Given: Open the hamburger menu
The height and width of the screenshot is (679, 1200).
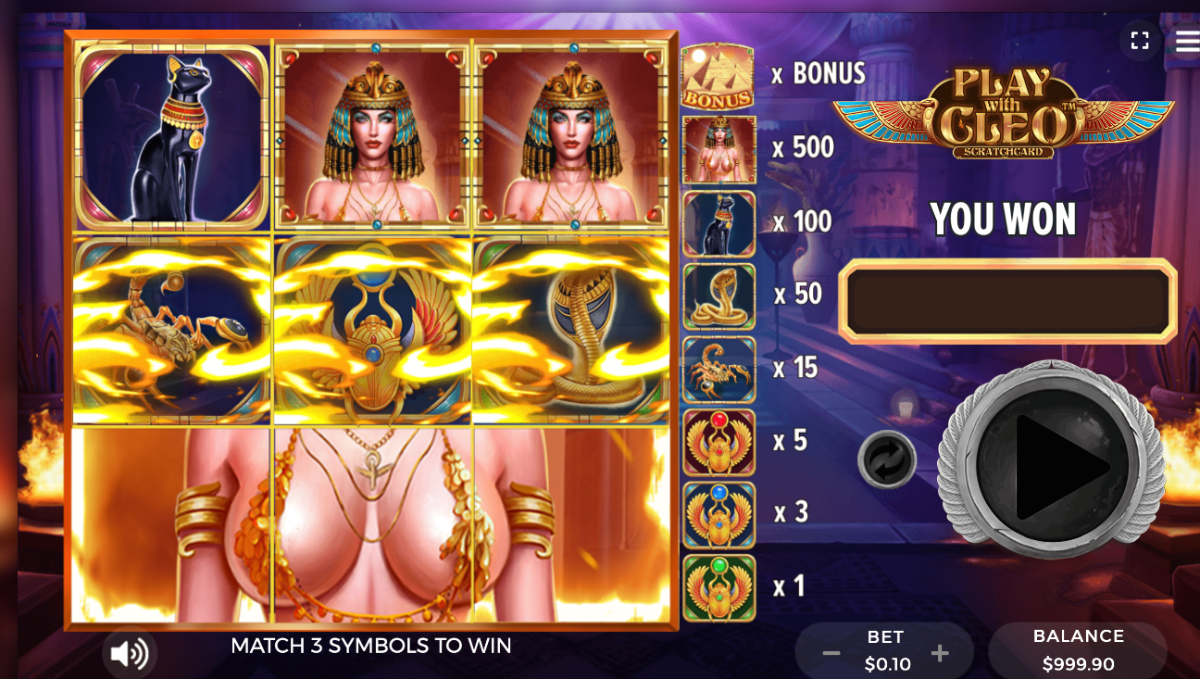Looking at the screenshot, I should (x=1187, y=38).
